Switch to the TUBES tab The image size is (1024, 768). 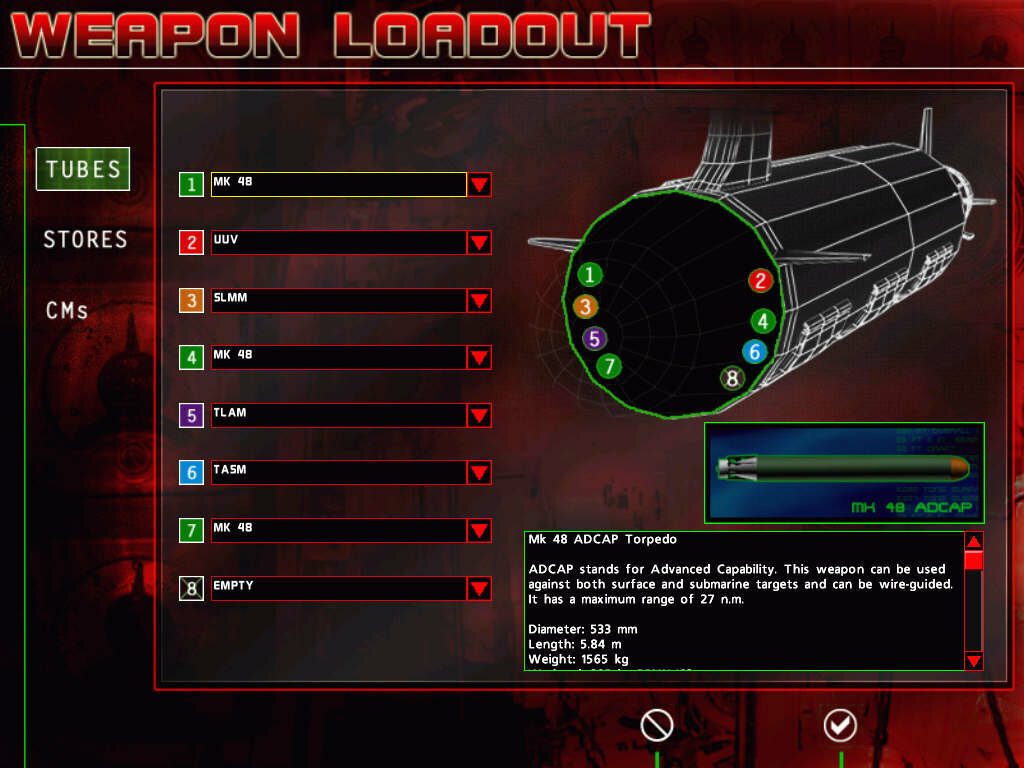point(83,169)
